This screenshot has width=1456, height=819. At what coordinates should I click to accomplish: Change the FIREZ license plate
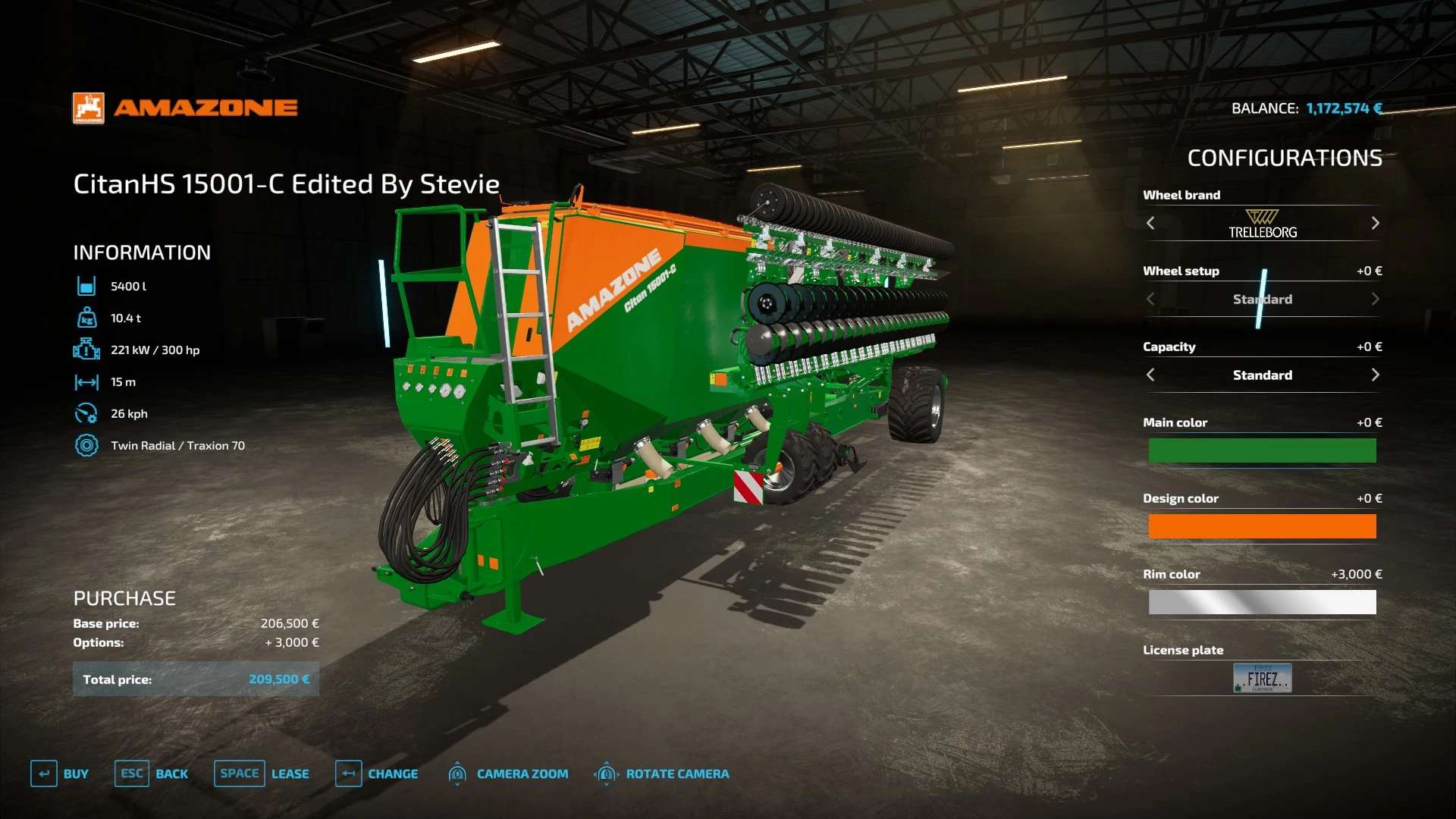pyautogui.click(x=1262, y=678)
